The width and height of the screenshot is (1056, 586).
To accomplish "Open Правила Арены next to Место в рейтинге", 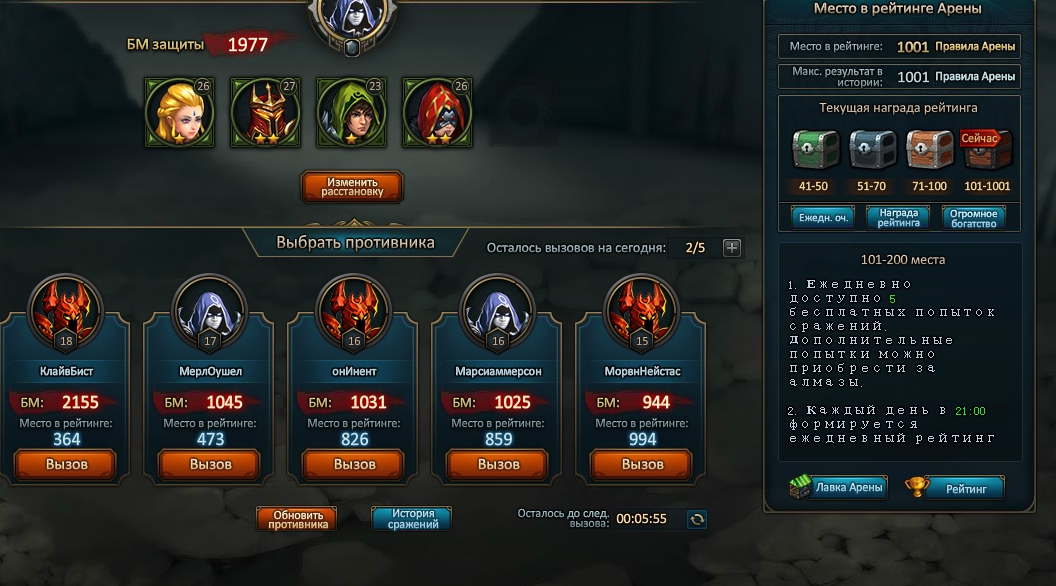I will tap(975, 47).
